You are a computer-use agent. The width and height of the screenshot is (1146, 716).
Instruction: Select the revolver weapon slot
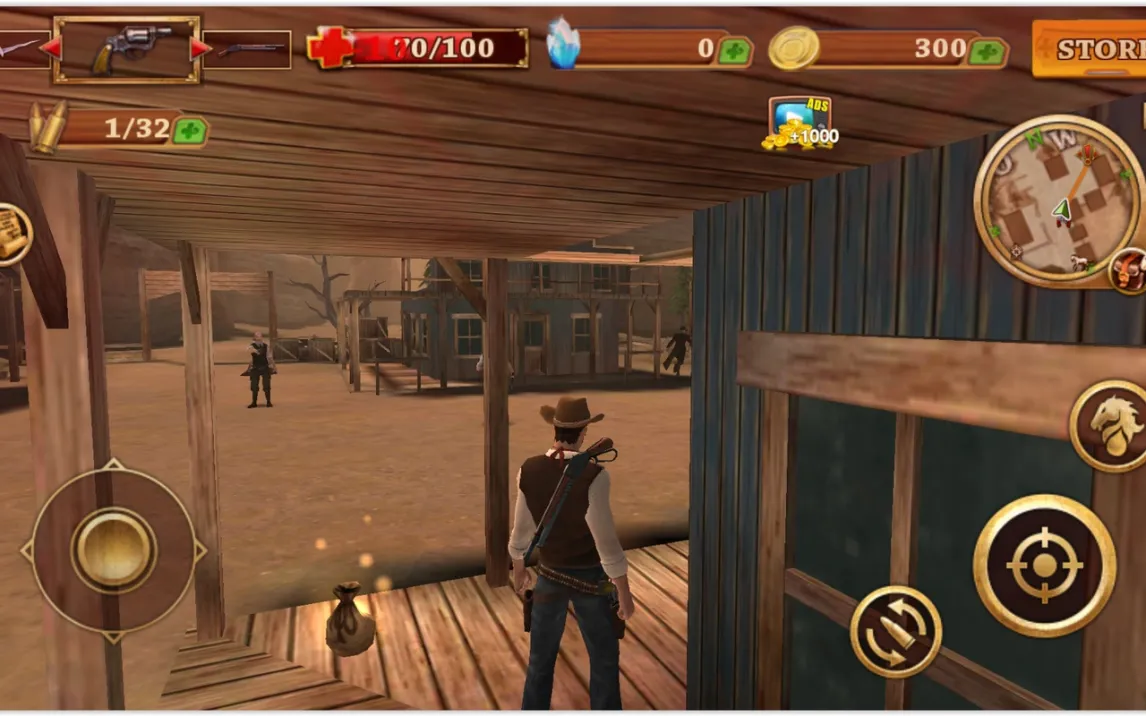127,48
